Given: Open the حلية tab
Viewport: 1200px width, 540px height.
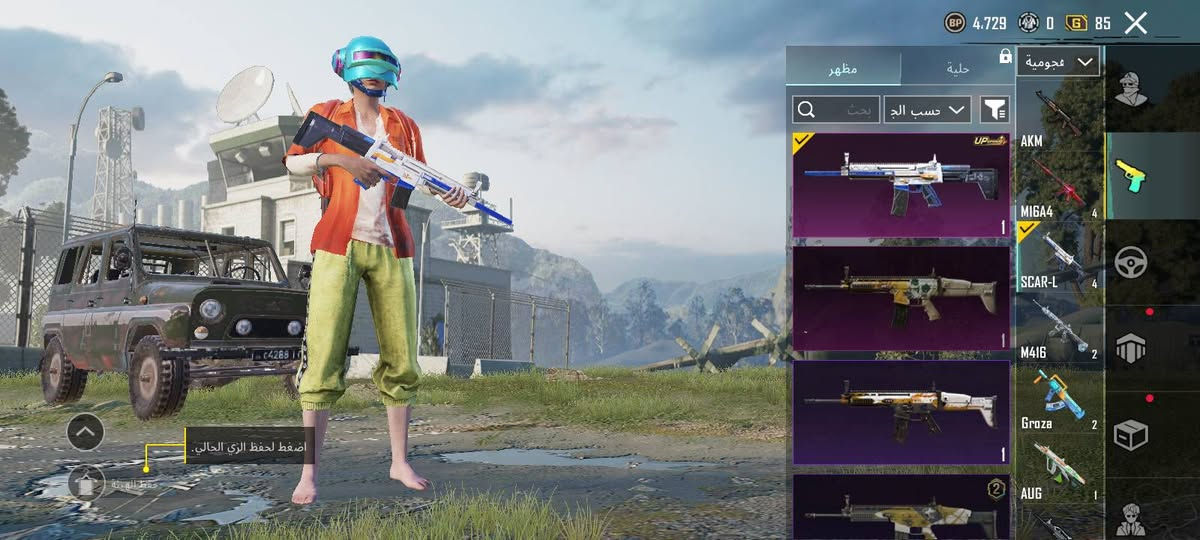Looking at the screenshot, I should coord(957,68).
